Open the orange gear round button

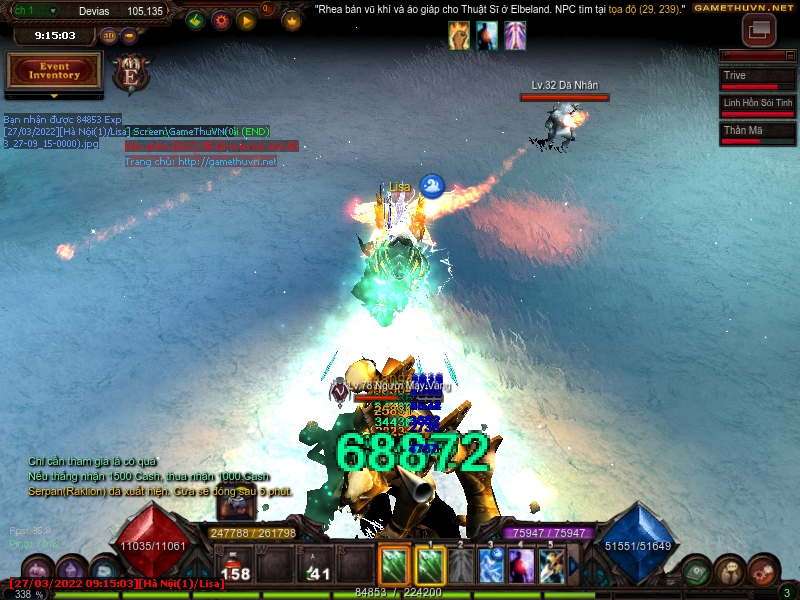pyautogui.click(x=221, y=20)
